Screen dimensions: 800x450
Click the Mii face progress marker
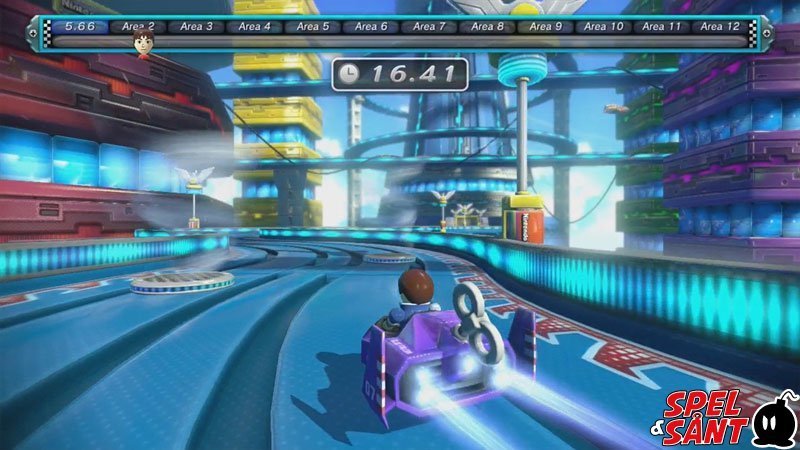coord(142,42)
